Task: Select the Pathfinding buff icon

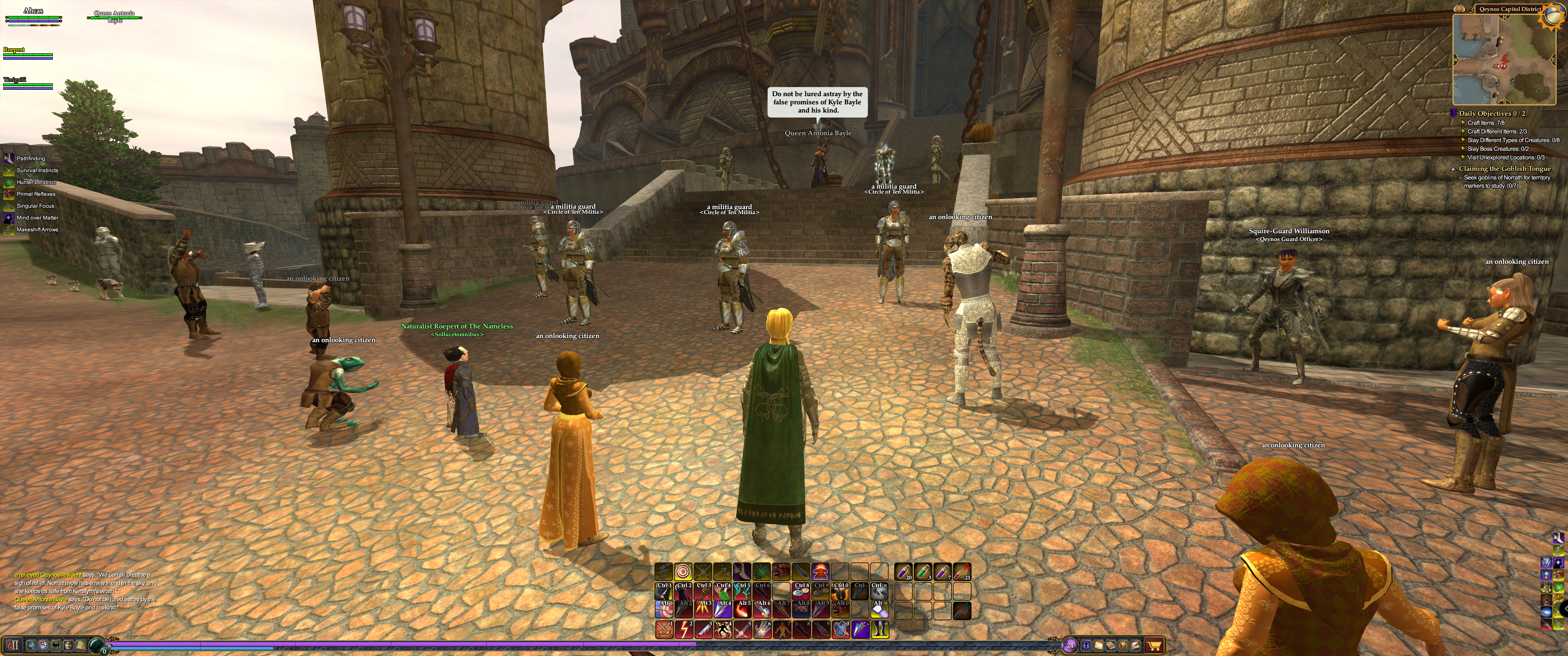Action: click(x=9, y=158)
